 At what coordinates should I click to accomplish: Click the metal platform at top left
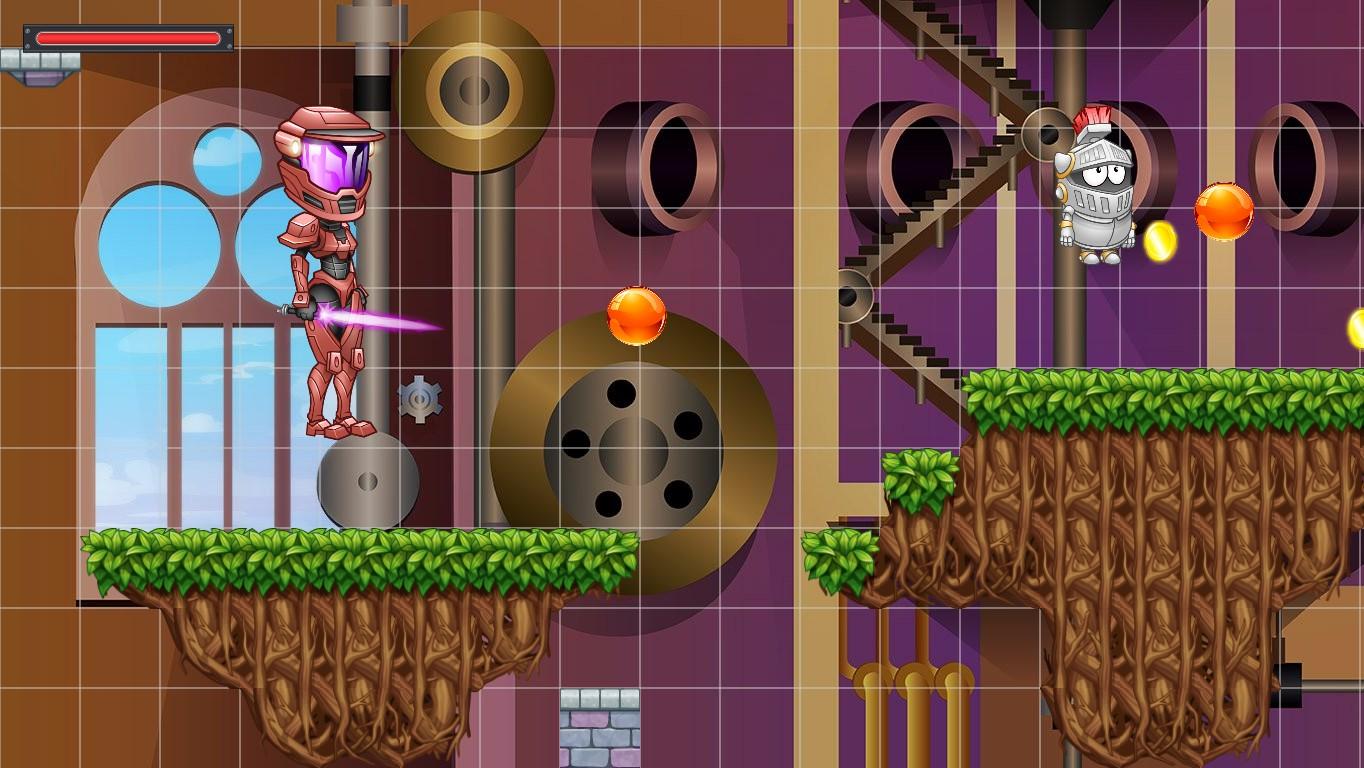(40, 60)
